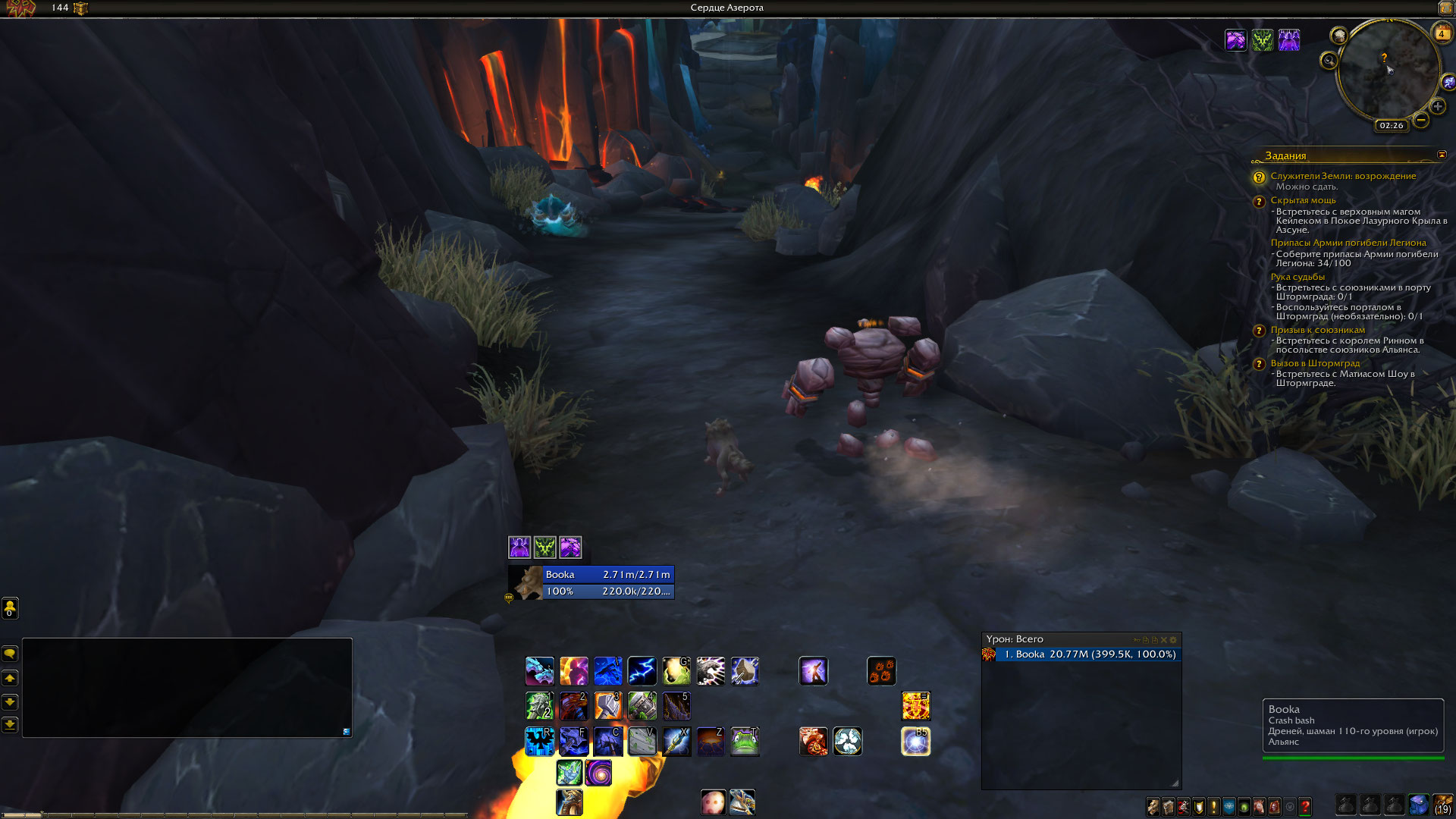The image size is (1456, 819).
Task: Open the main backpack showing 19 slots
Action: click(x=1442, y=804)
